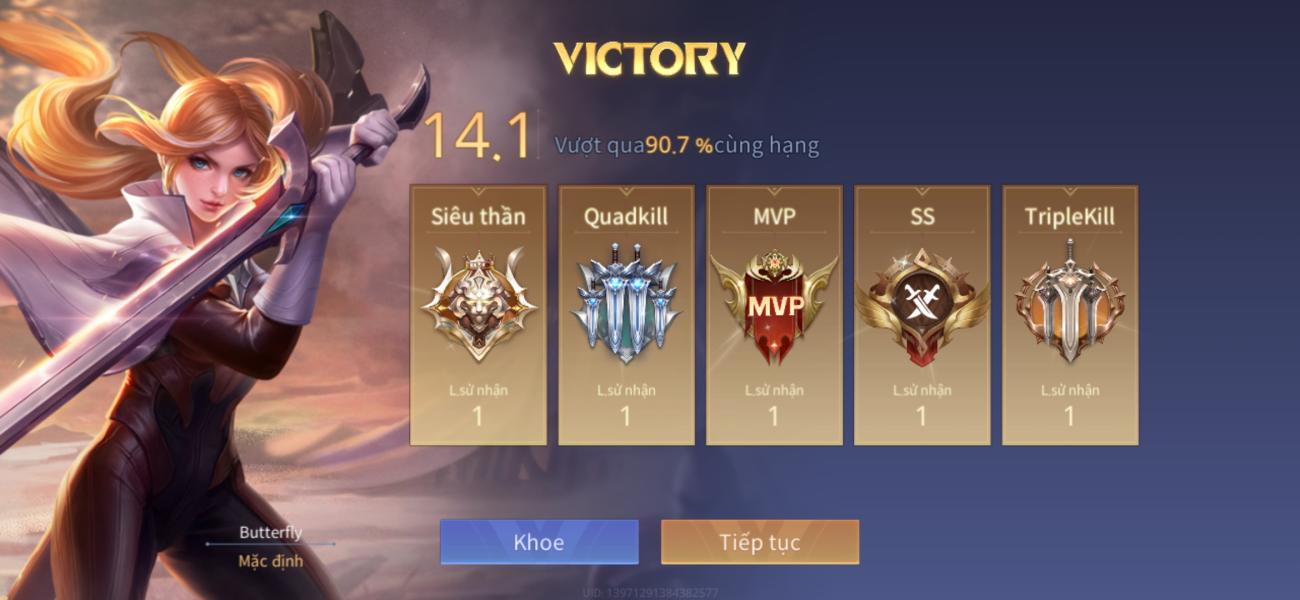Tap the blue Khoe share button
This screenshot has width=1300, height=600.
pyautogui.click(x=539, y=542)
